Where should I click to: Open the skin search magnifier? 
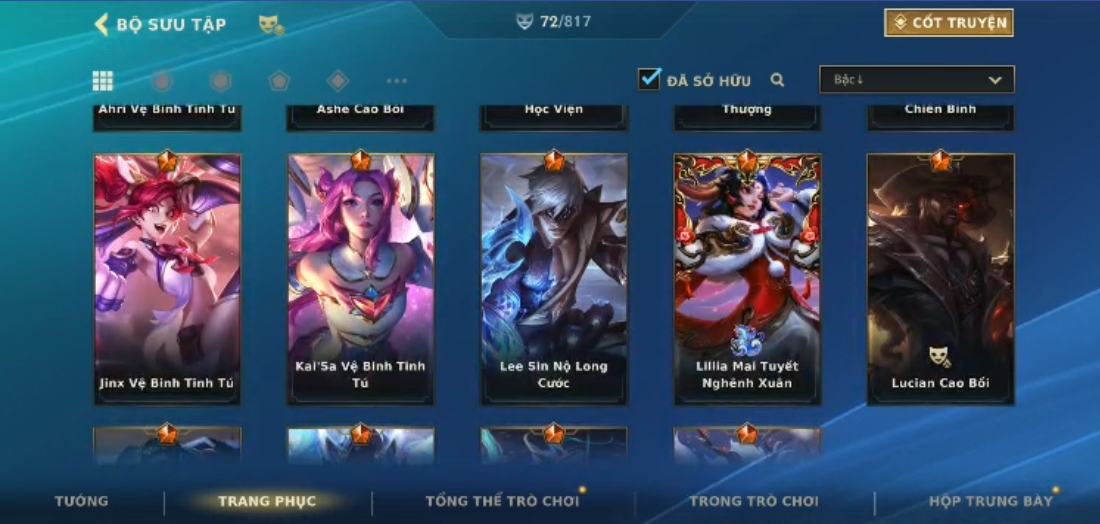pos(777,80)
